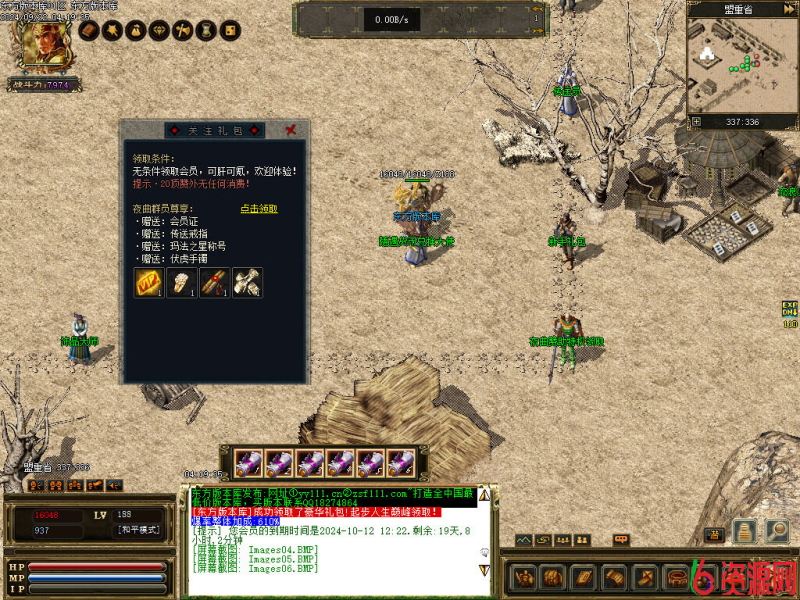Toggle the speaker sound icon above status panel
This screenshot has height=600, width=800.
(114, 485)
